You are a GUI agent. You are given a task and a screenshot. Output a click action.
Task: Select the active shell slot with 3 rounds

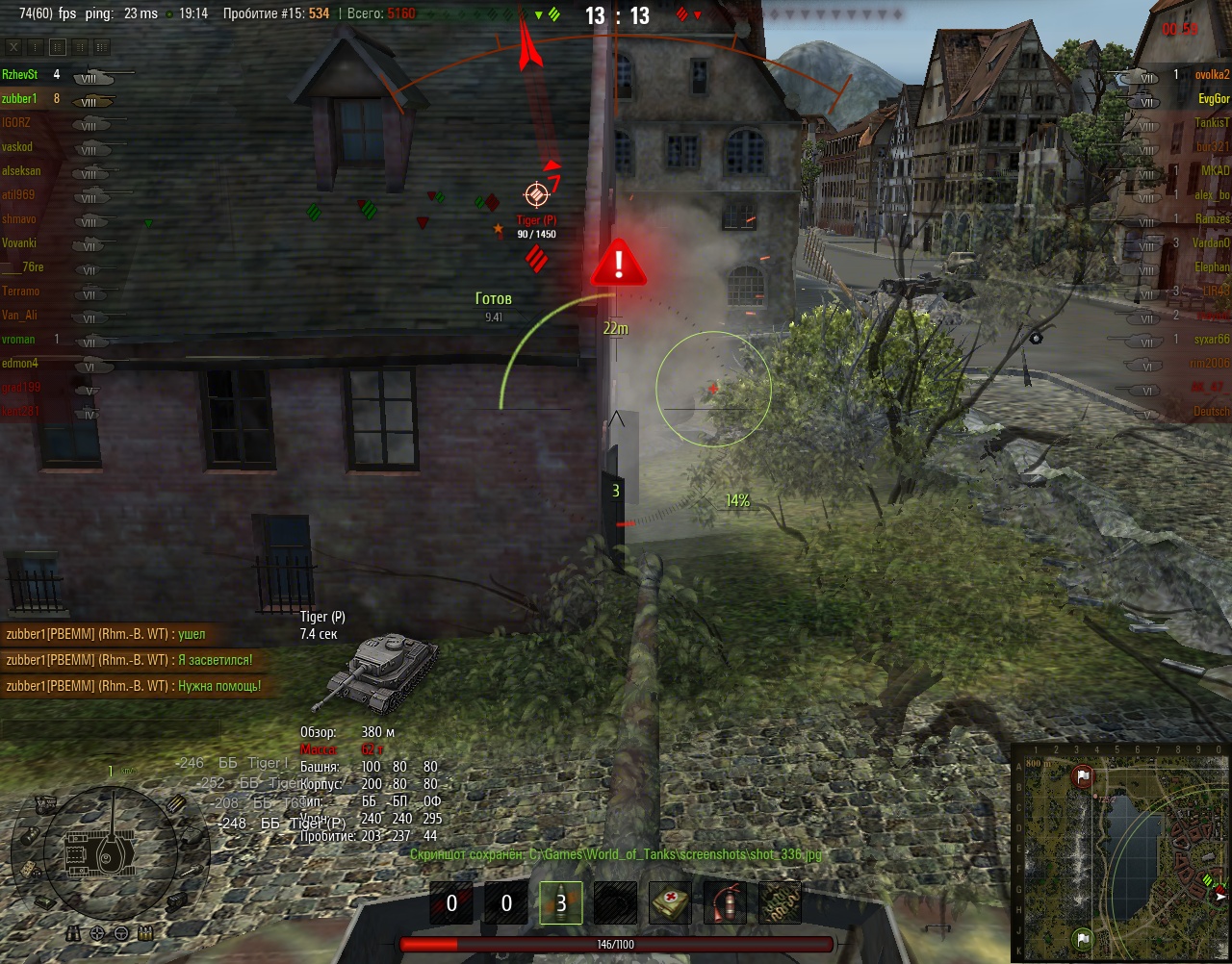(560, 903)
